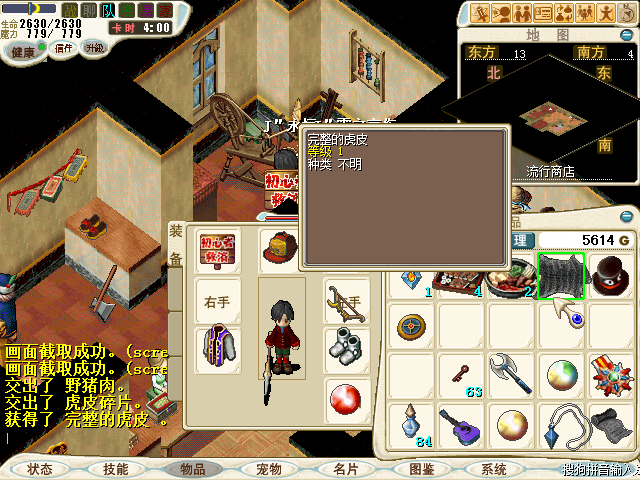Open the 技能 (Skills) menu
Image resolution: width=640 pixels, height=480 pixels.
point(116,468)
